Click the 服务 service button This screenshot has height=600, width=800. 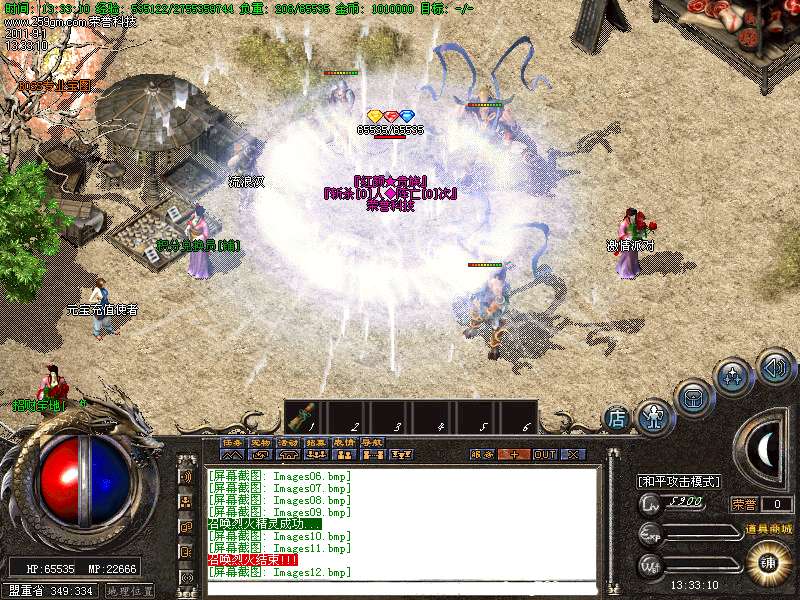481,454
